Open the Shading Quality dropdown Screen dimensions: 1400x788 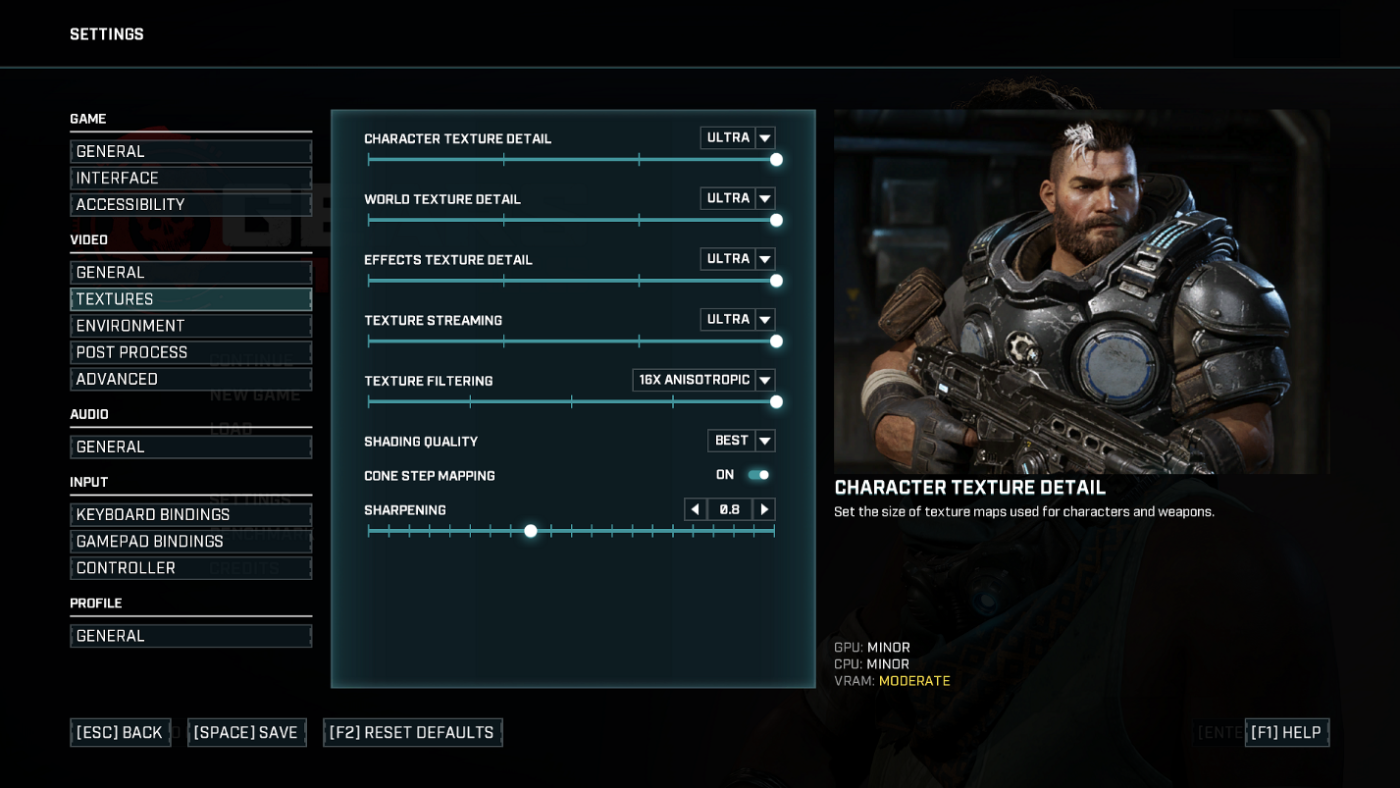(740, 440)
